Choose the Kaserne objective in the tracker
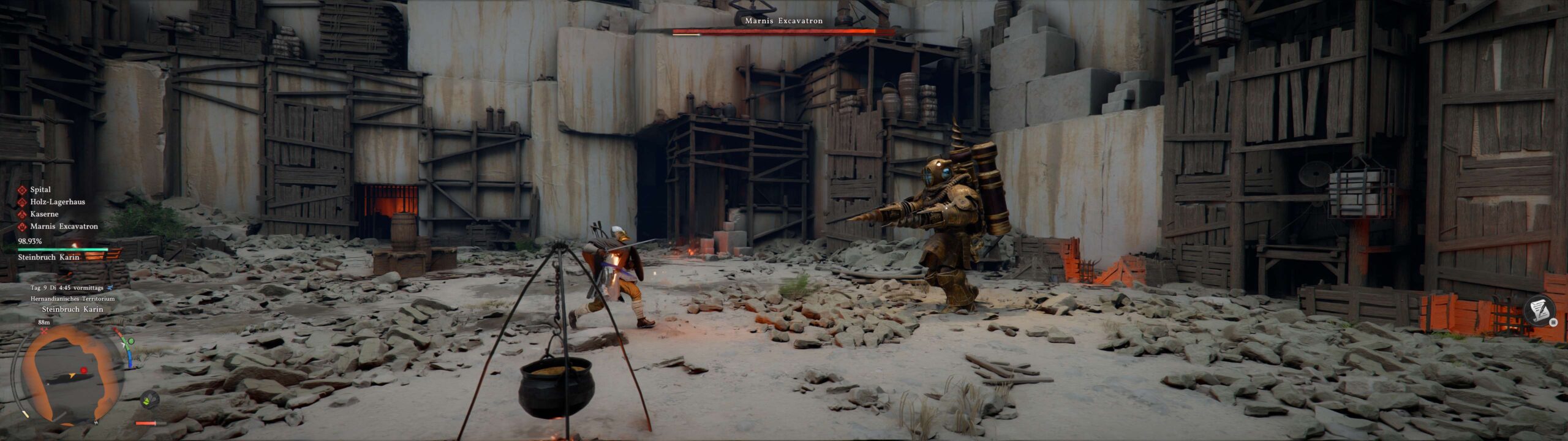 pos(44,214)
